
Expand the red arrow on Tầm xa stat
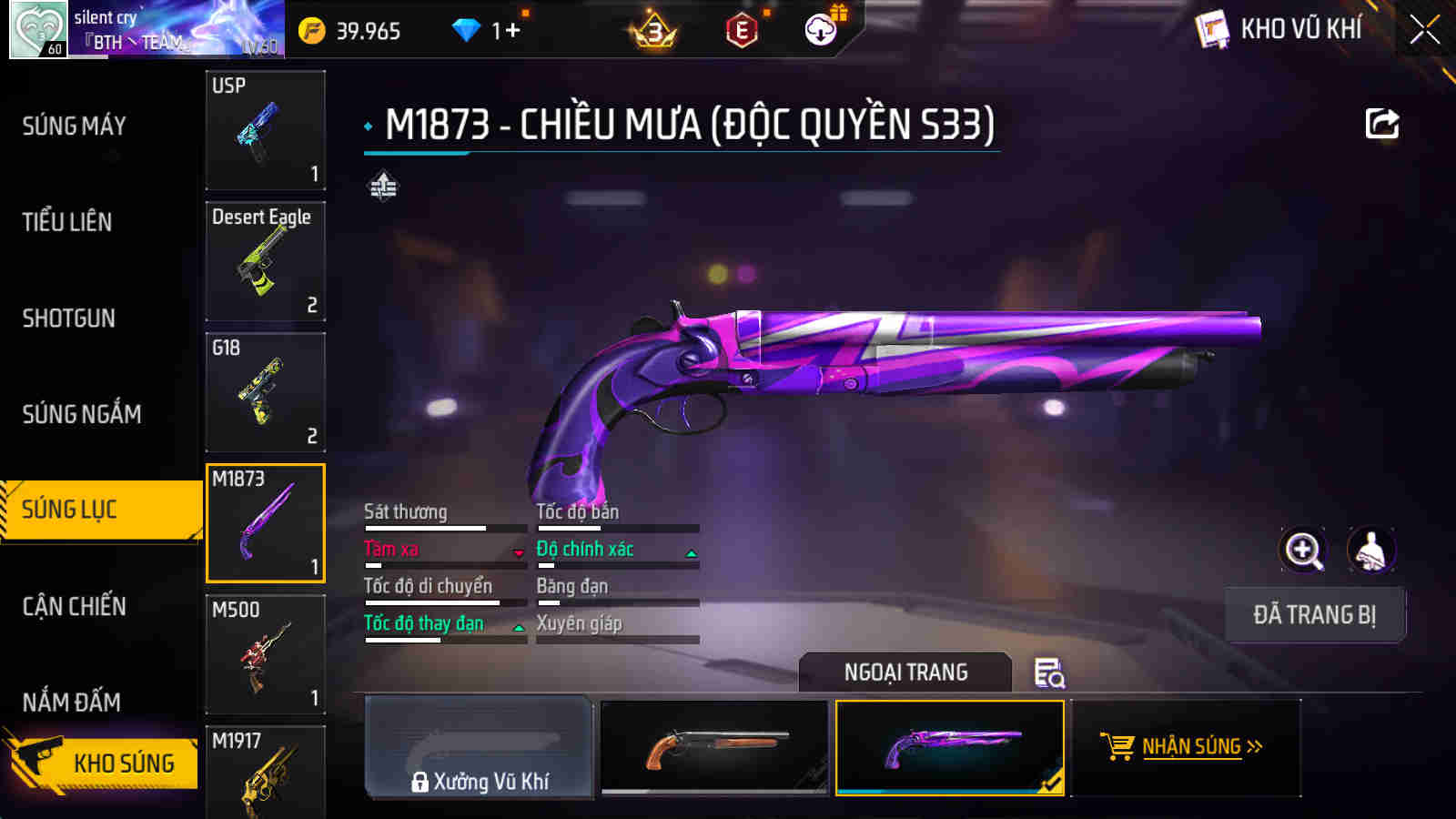pos(518,551)
